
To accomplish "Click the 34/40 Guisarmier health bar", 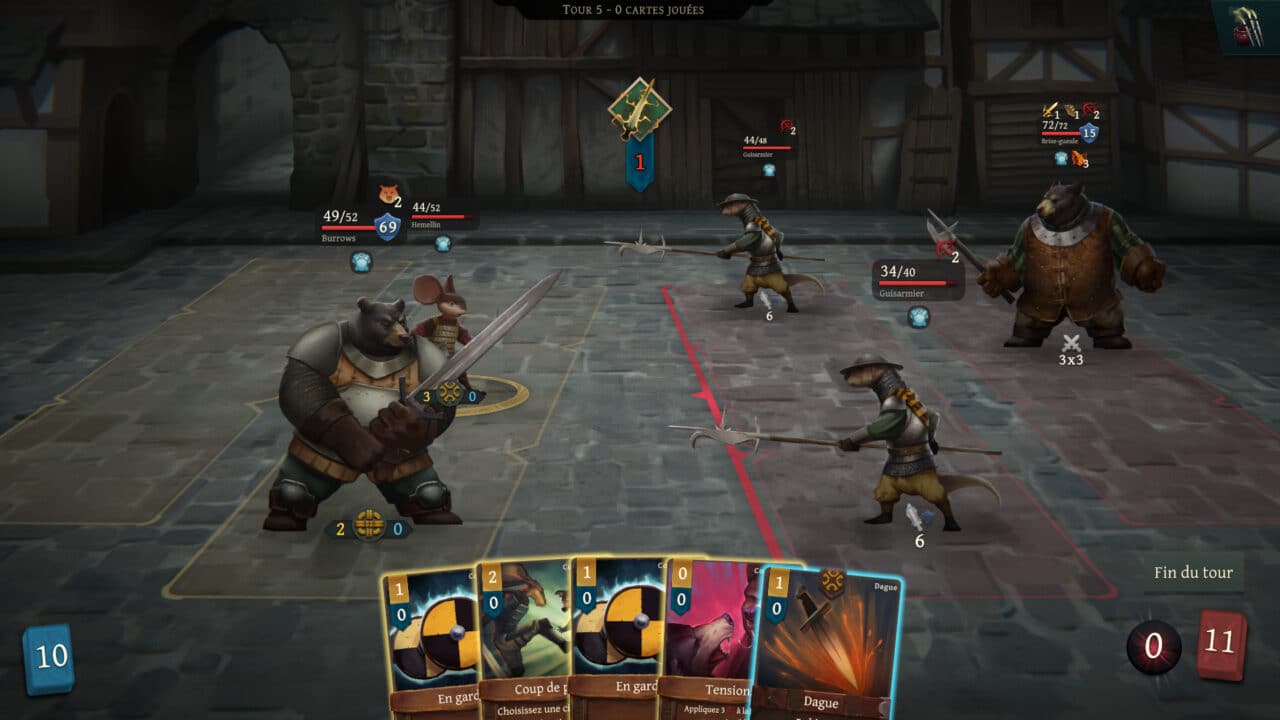I will 910,282.
